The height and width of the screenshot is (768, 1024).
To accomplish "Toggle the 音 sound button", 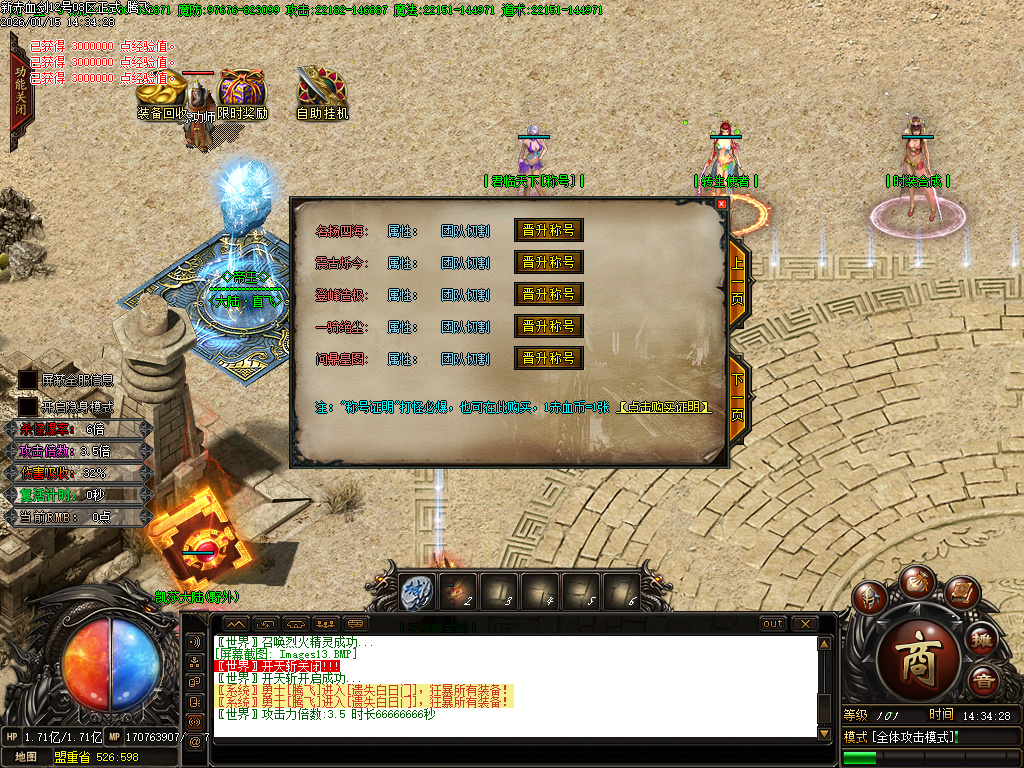I will (984, 681).
